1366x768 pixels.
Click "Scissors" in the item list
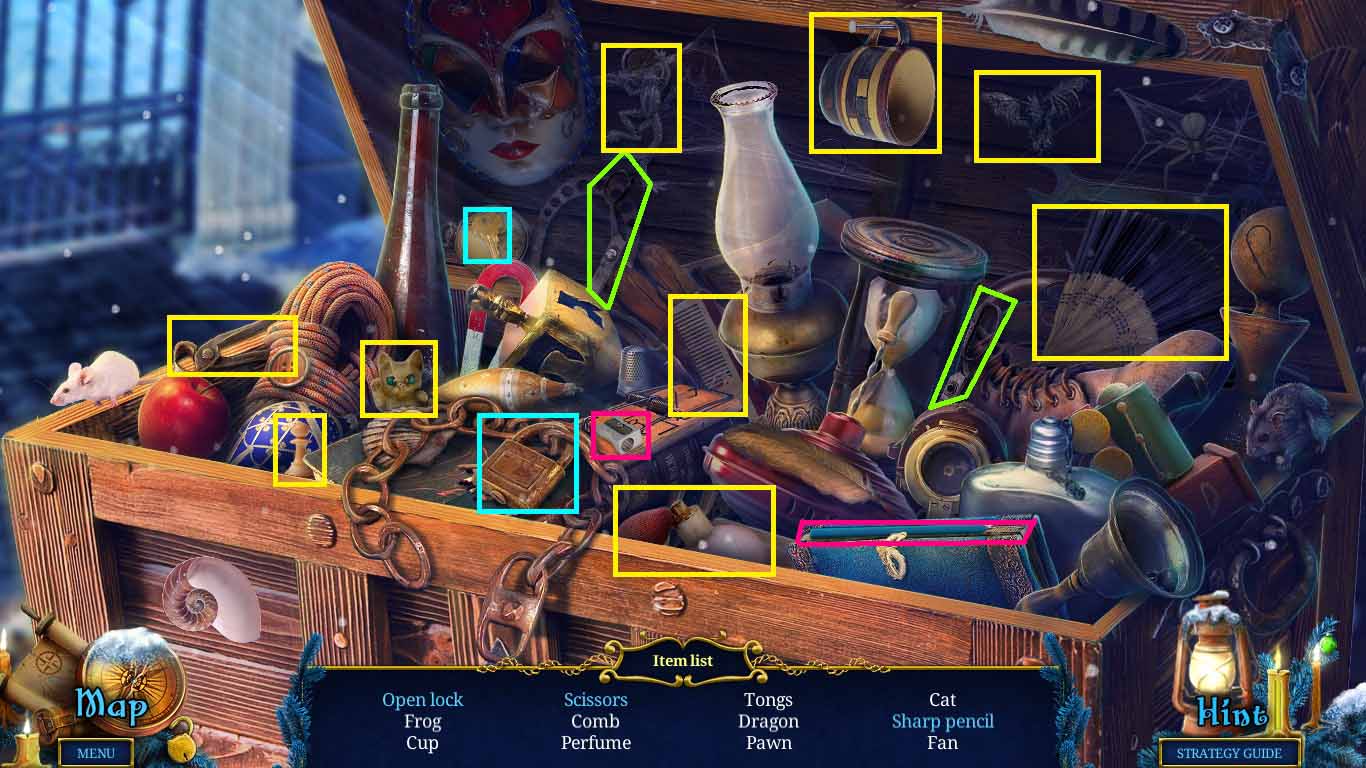click(596, 699)
